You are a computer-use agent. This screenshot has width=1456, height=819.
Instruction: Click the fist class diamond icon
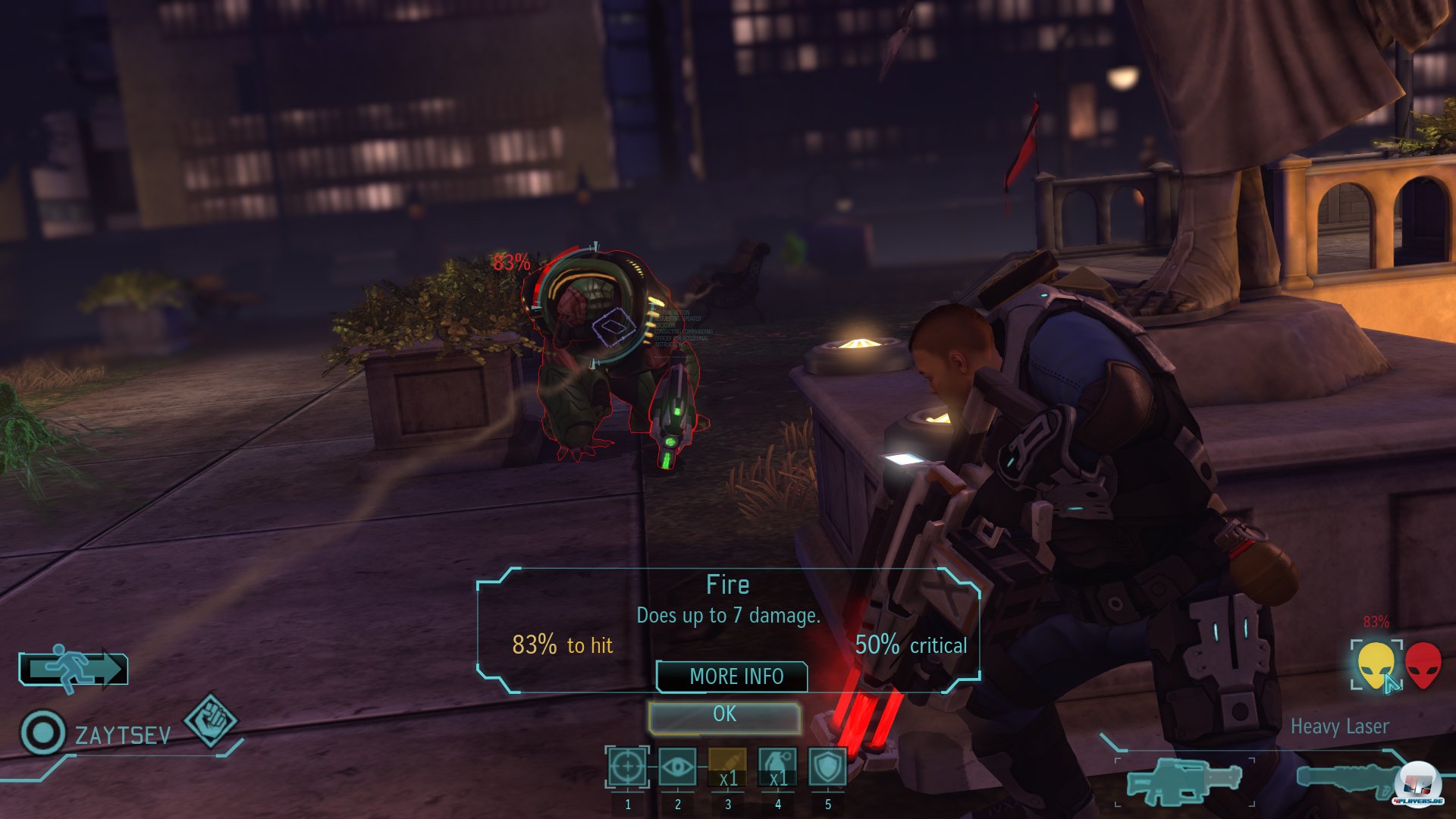click(x=212, y=720)
